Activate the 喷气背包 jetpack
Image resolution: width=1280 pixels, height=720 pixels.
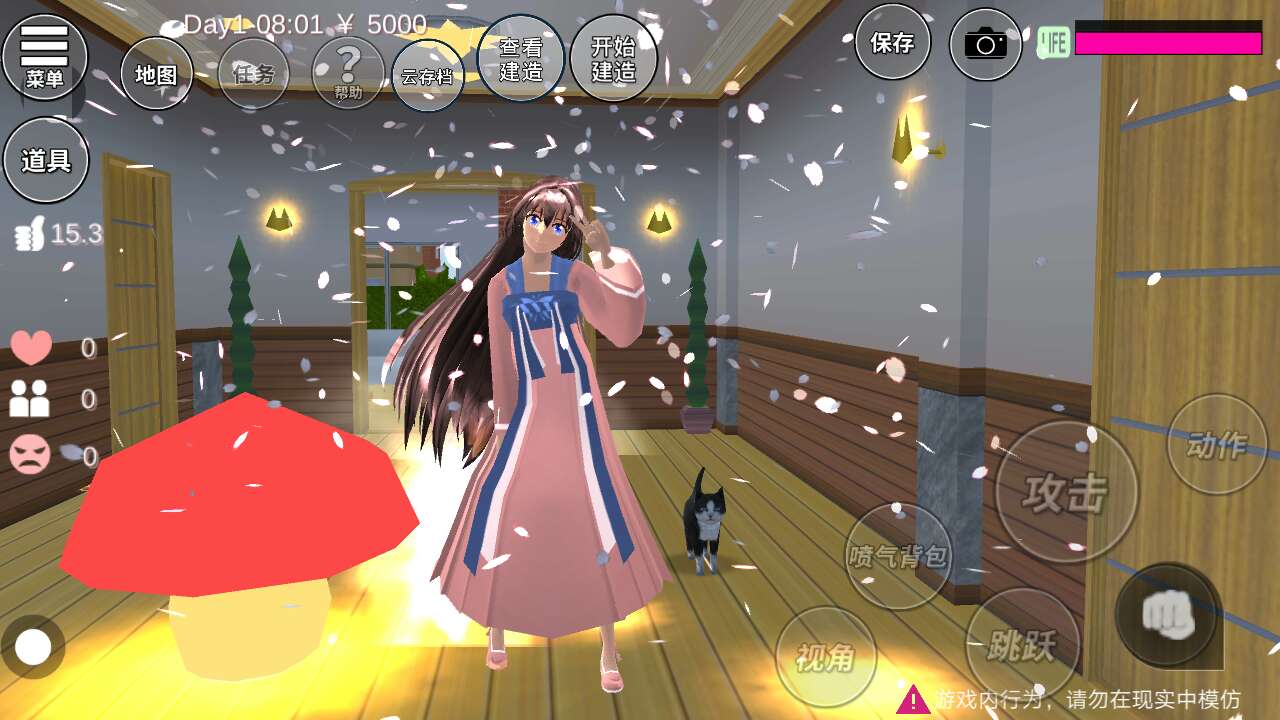coord(898,556)
